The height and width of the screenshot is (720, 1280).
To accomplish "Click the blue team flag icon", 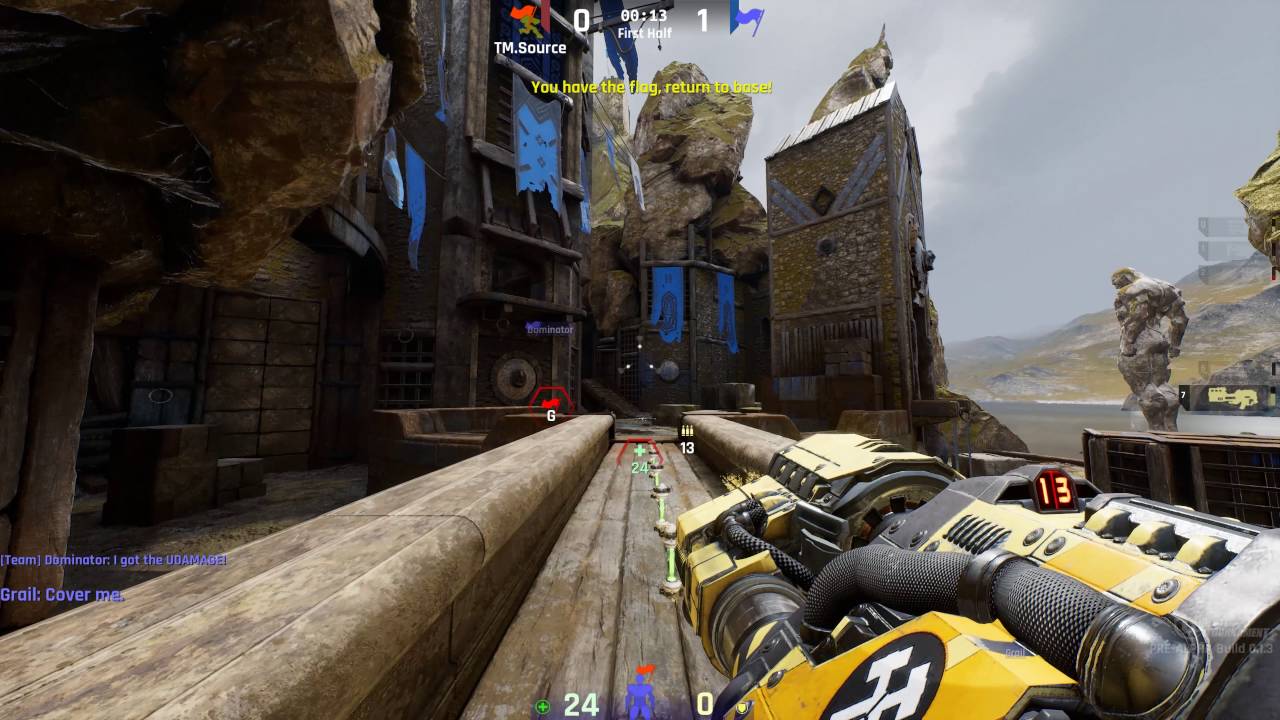I will [746, 17].
